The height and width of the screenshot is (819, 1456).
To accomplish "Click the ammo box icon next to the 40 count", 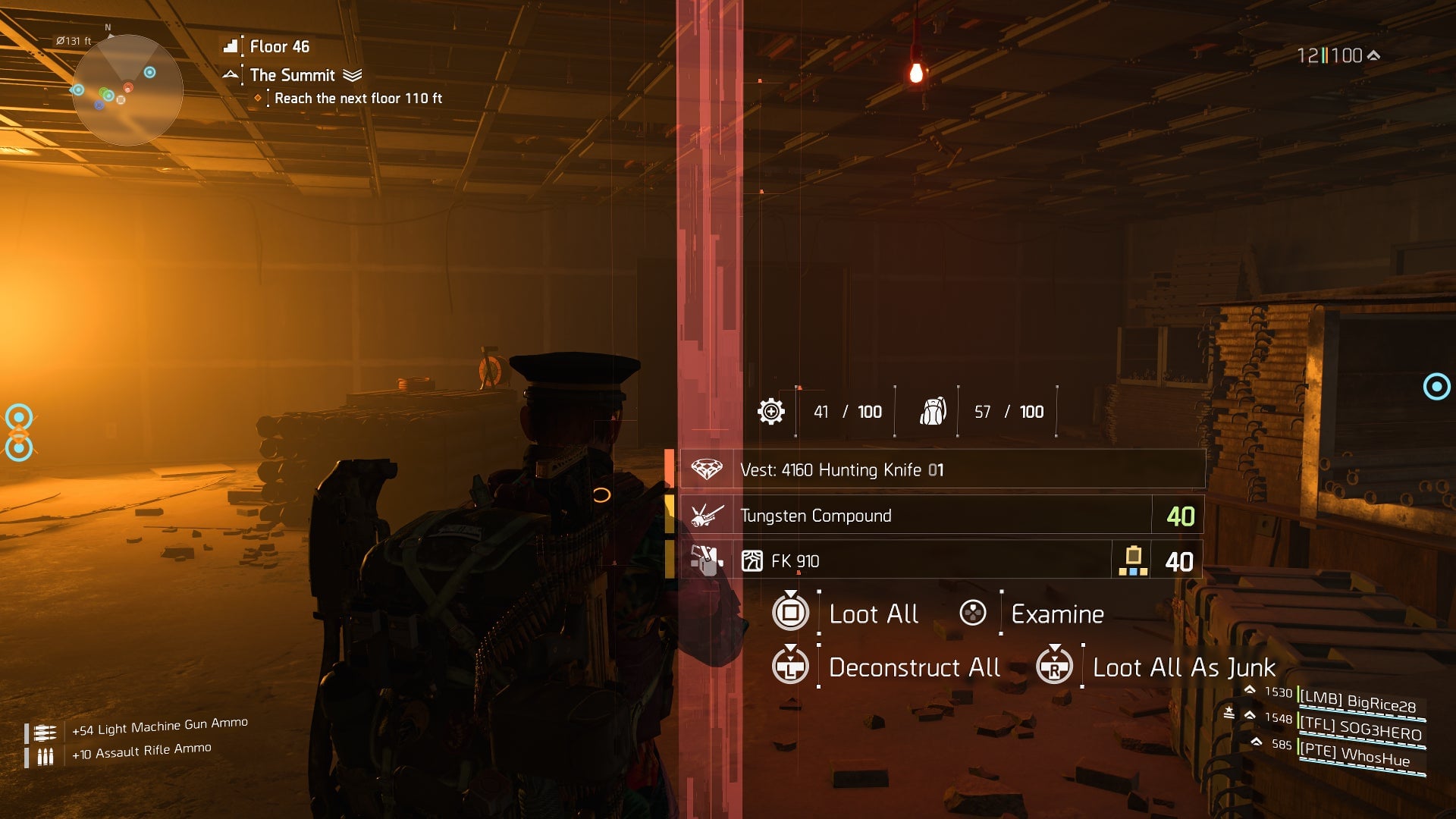I will 1134,559.
